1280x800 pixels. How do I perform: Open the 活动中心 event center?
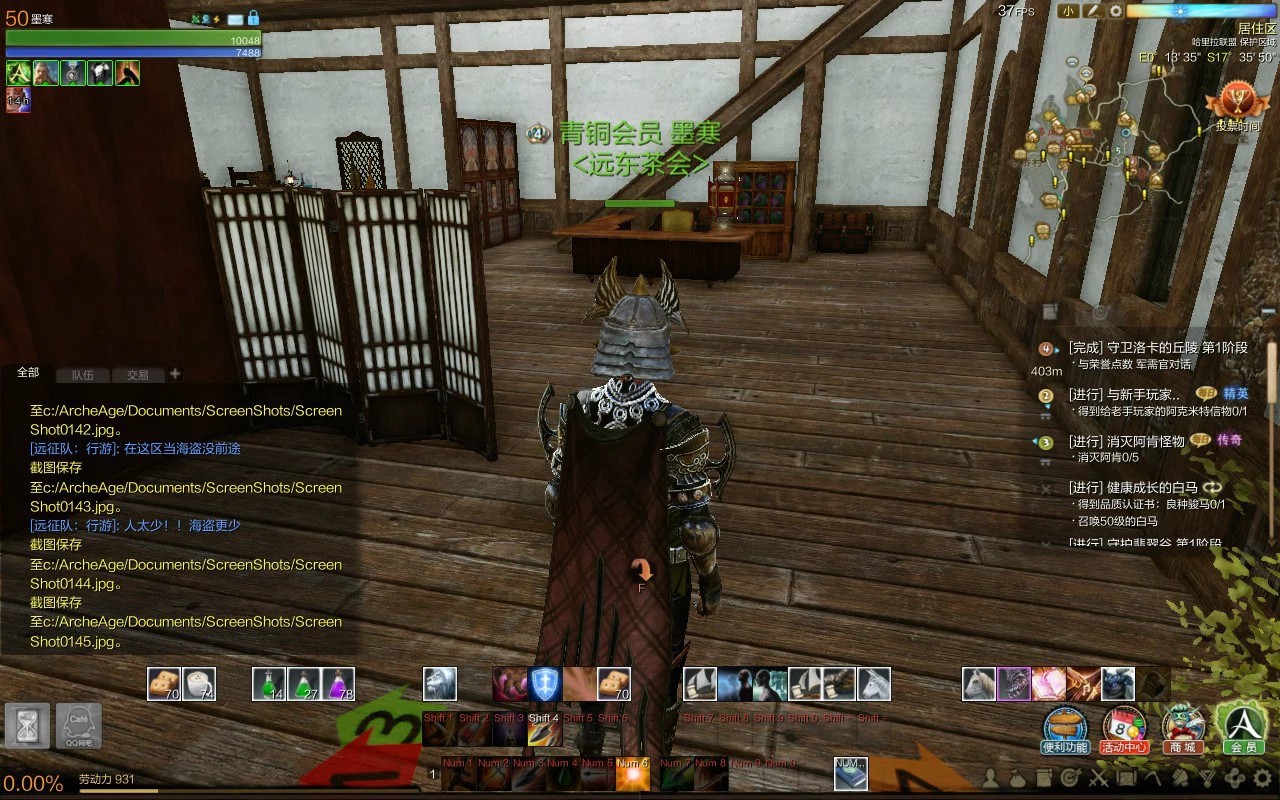point(1124,729)
